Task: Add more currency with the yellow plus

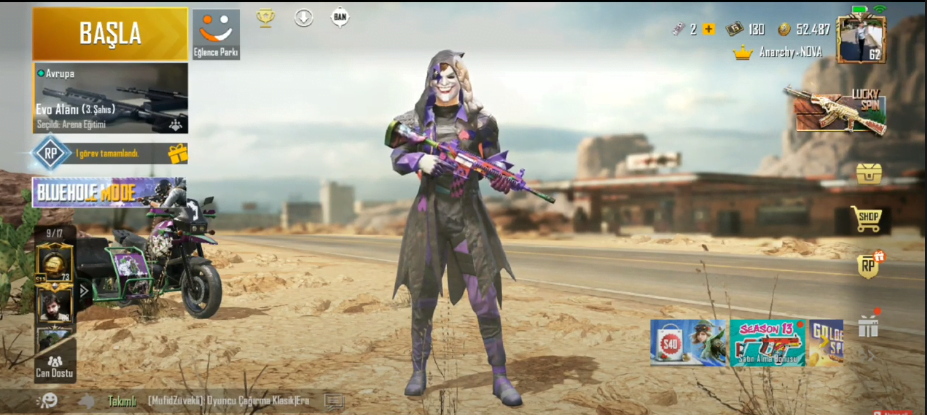Action: [x=709, y=29]
